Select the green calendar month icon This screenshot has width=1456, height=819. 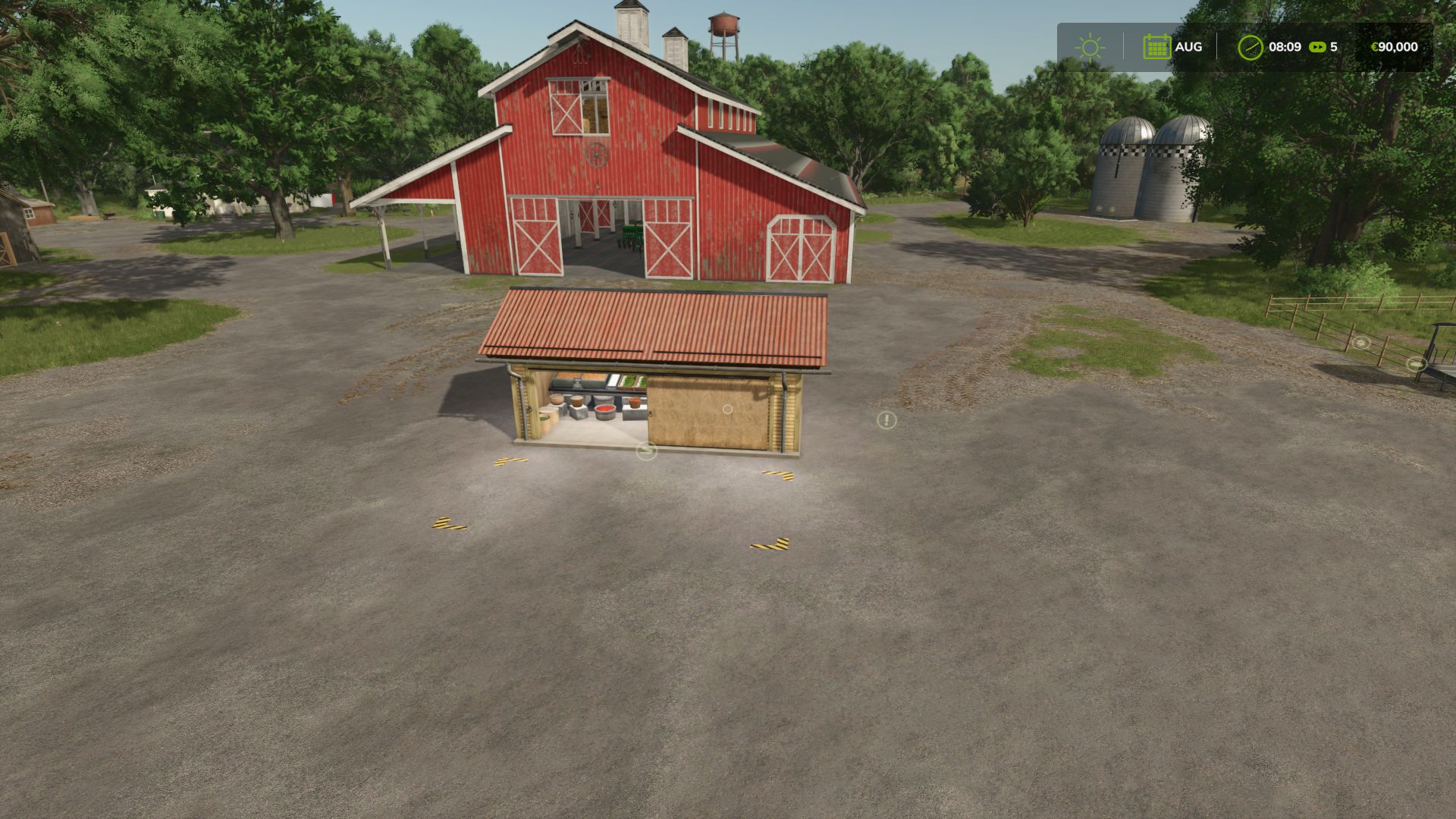tap(1156, 47)
